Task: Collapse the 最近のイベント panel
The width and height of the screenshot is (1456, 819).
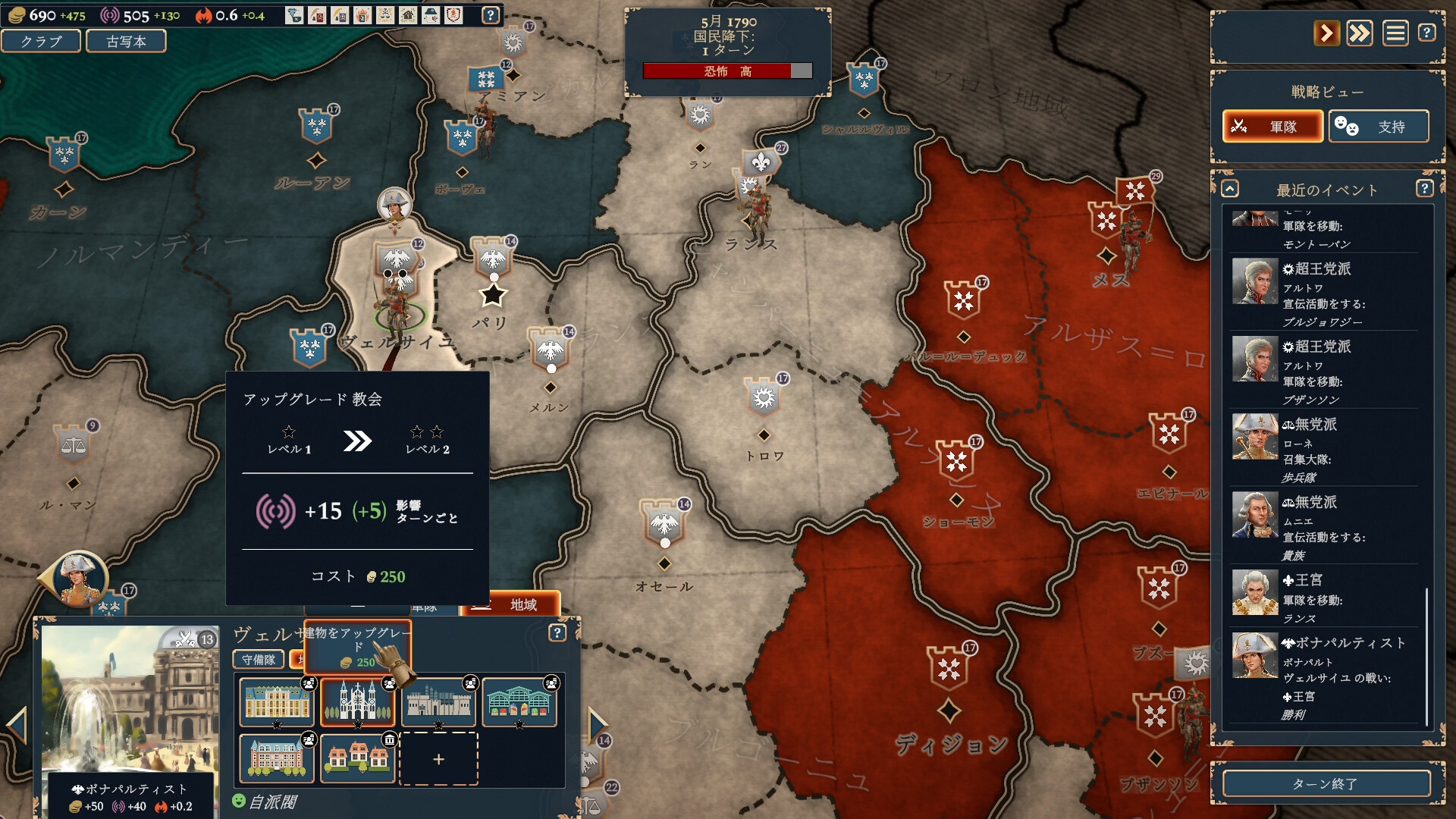Action: click(1230, 189)
